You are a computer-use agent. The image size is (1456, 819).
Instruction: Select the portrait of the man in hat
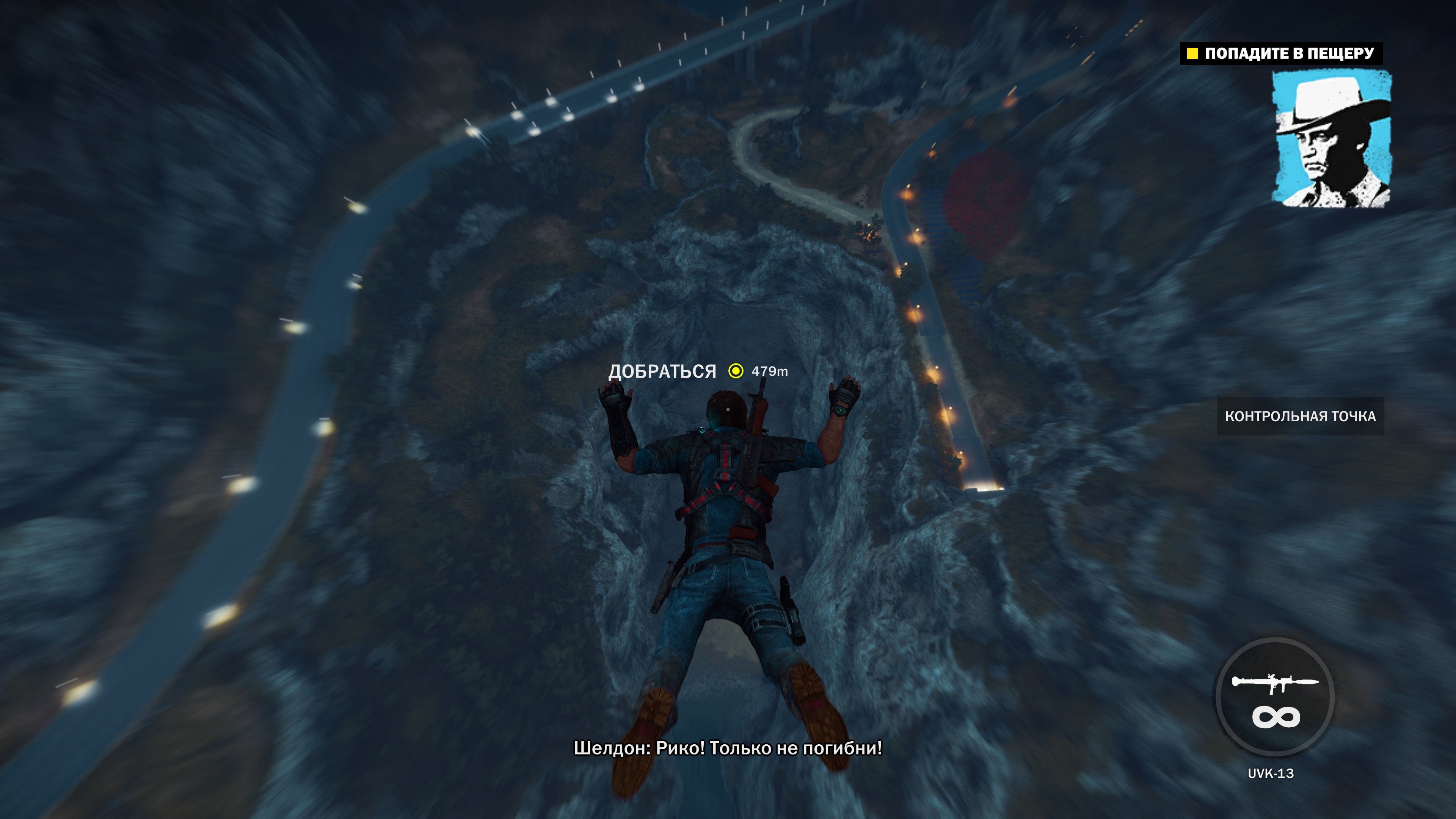click(x=1331, y=138)
